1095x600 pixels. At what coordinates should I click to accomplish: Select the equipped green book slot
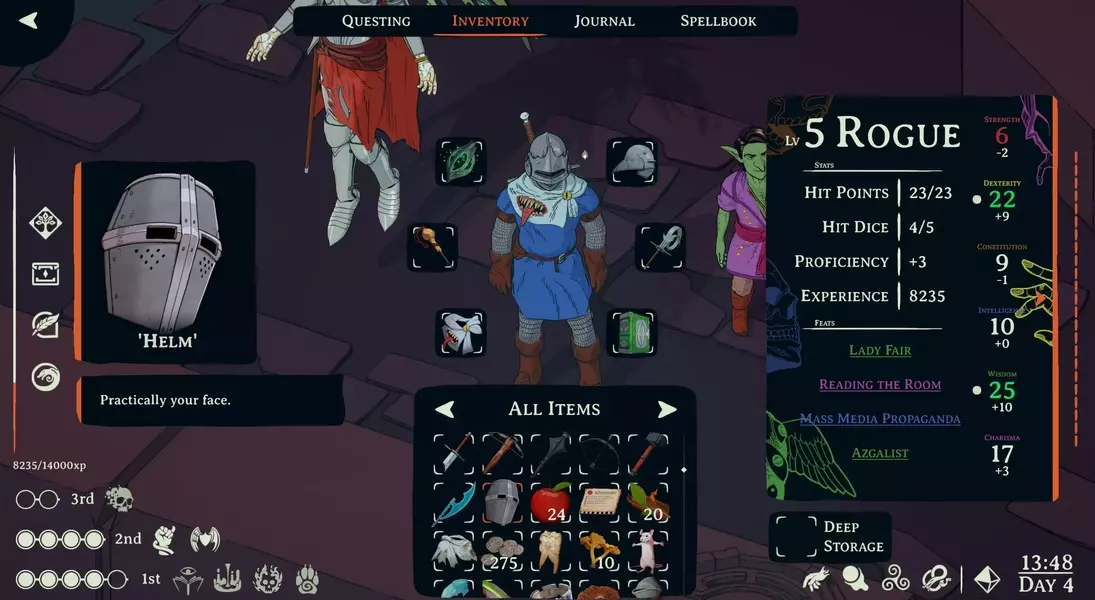click(x=632, y=333)
